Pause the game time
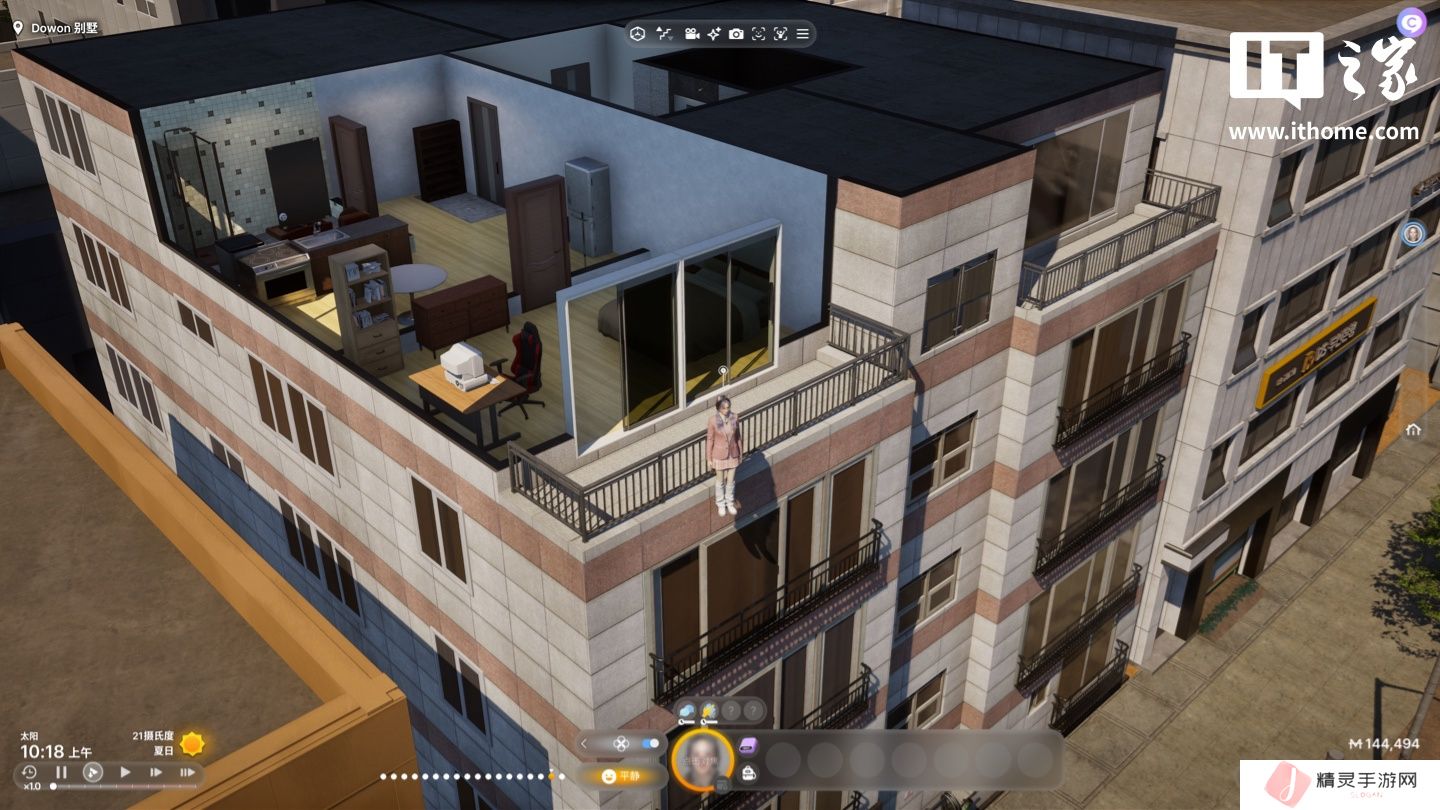The width and height of the screenshot is (1440, 810). [61, 772]
